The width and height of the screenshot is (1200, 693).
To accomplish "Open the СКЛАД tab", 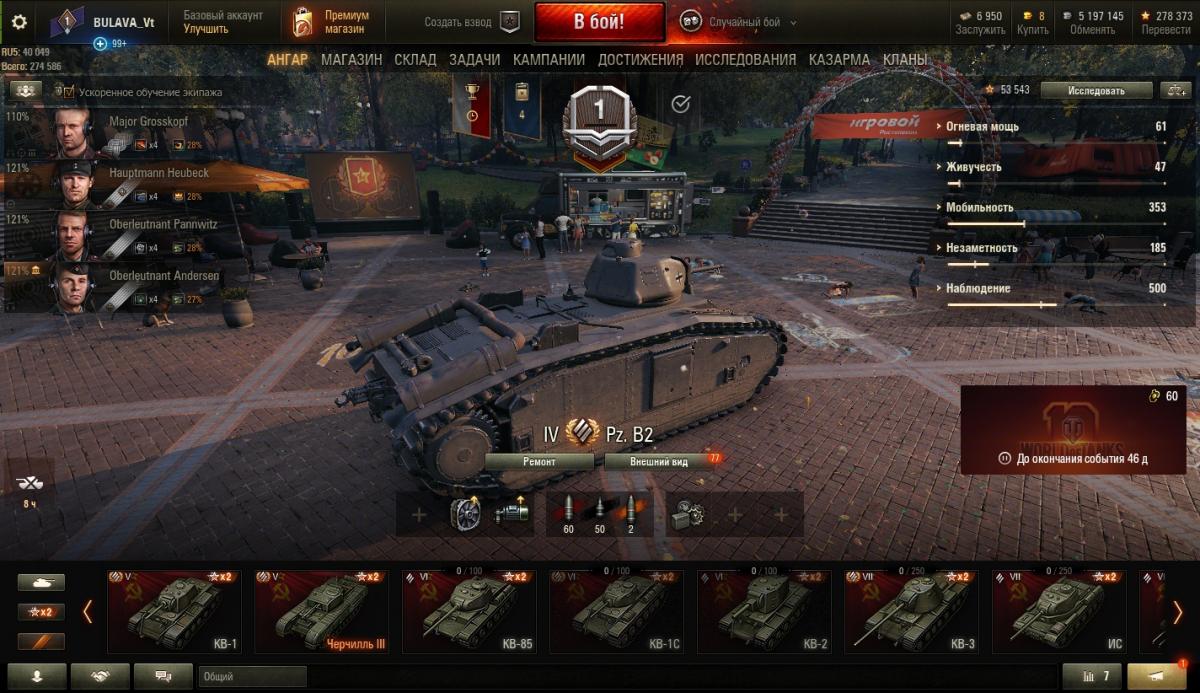I will pyautogui.click(x=415, y=60).
